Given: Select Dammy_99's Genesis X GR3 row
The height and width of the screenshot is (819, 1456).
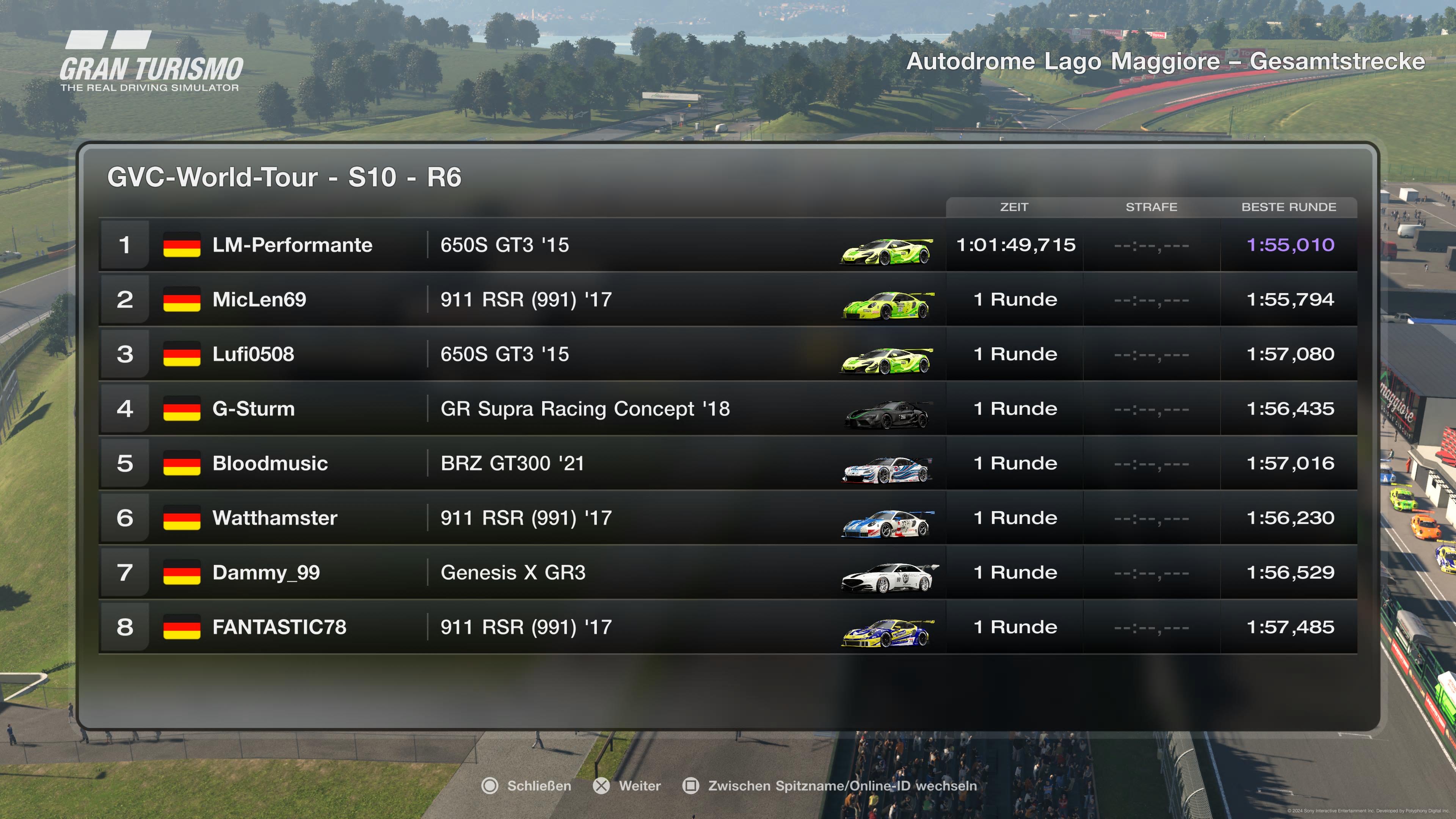Looking at the screenshot, I should (728, 573).
